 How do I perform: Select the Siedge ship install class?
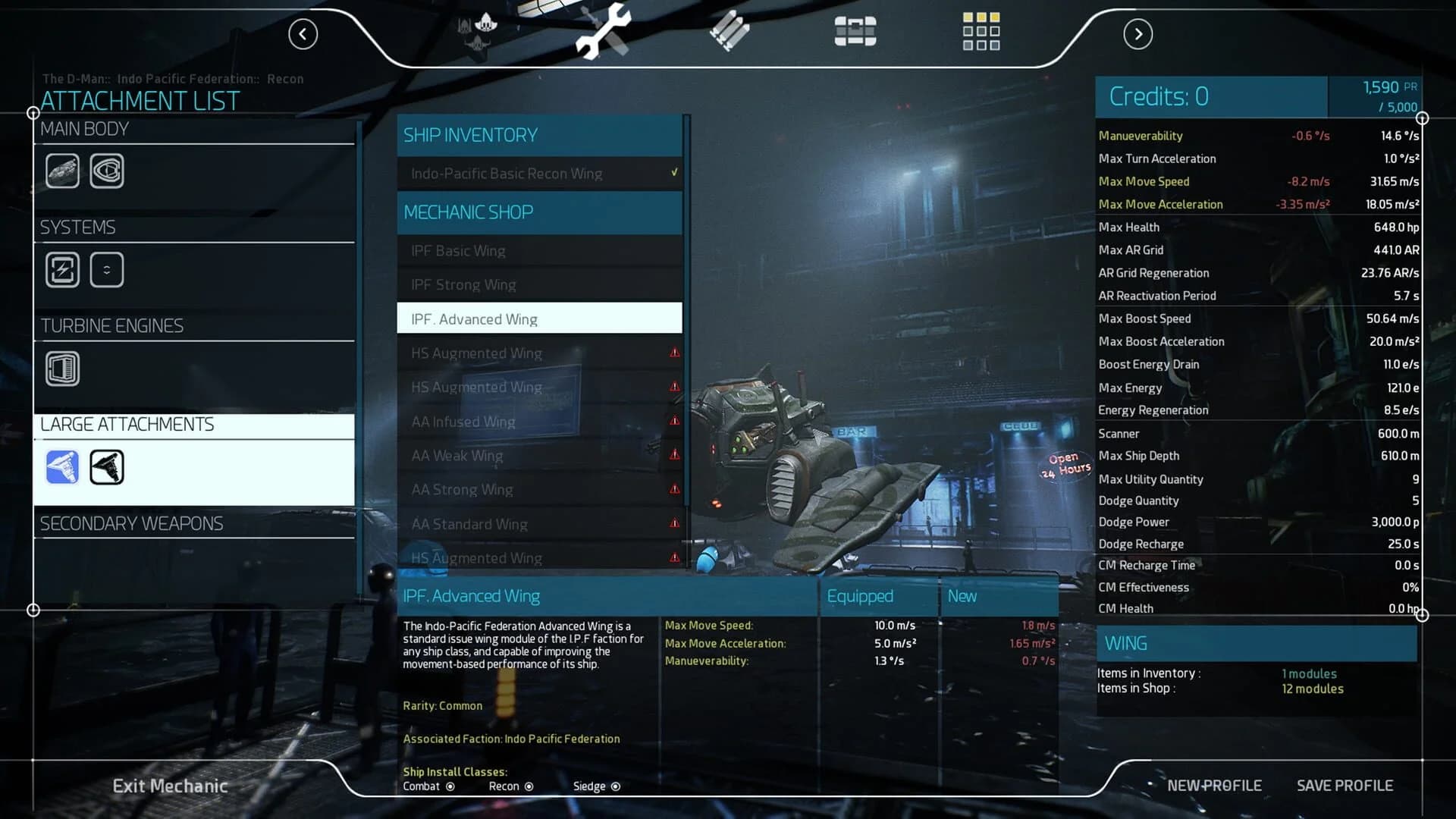(x=615, y=787)
